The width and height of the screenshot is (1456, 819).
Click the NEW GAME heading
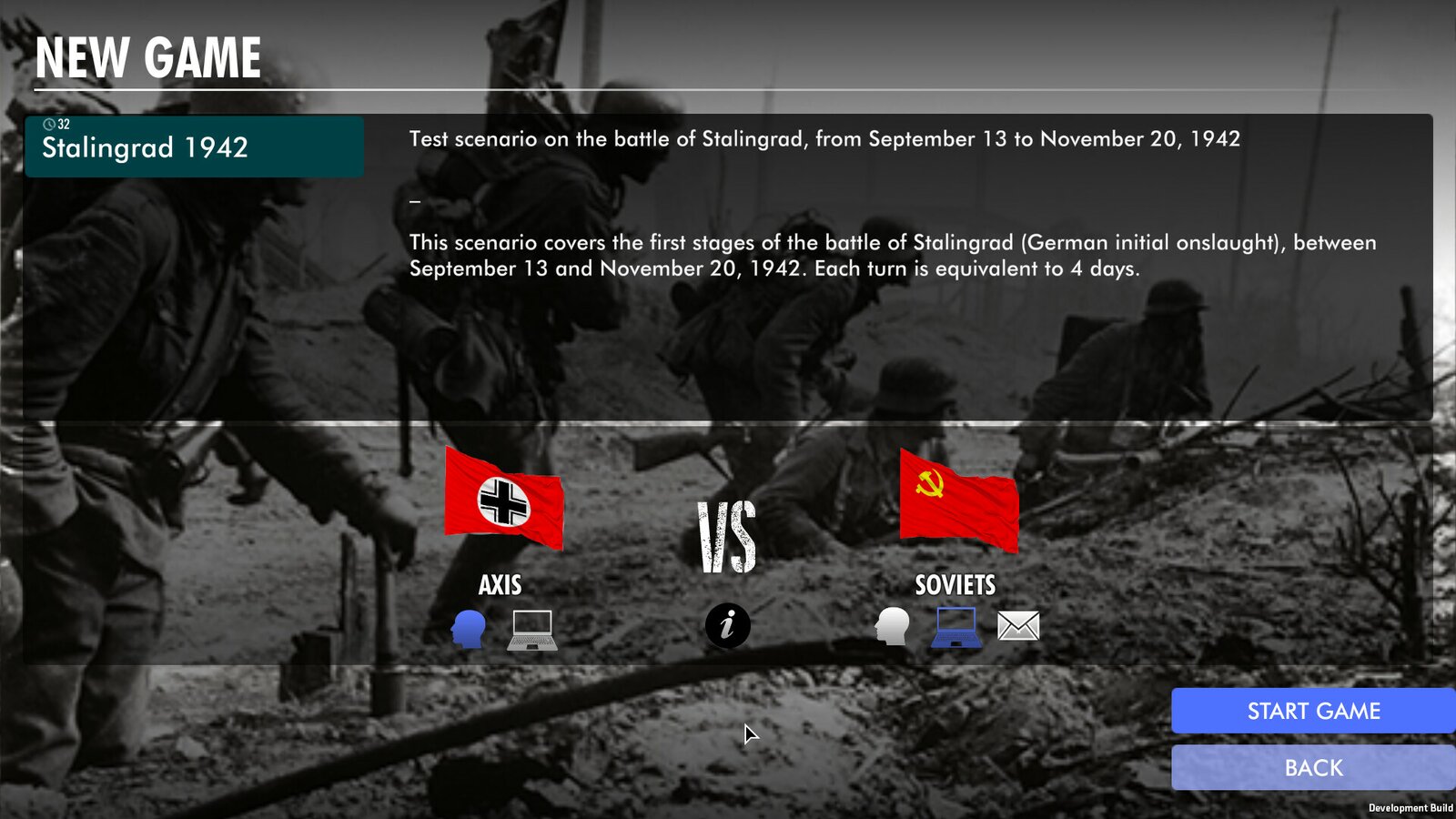(147, 58)
